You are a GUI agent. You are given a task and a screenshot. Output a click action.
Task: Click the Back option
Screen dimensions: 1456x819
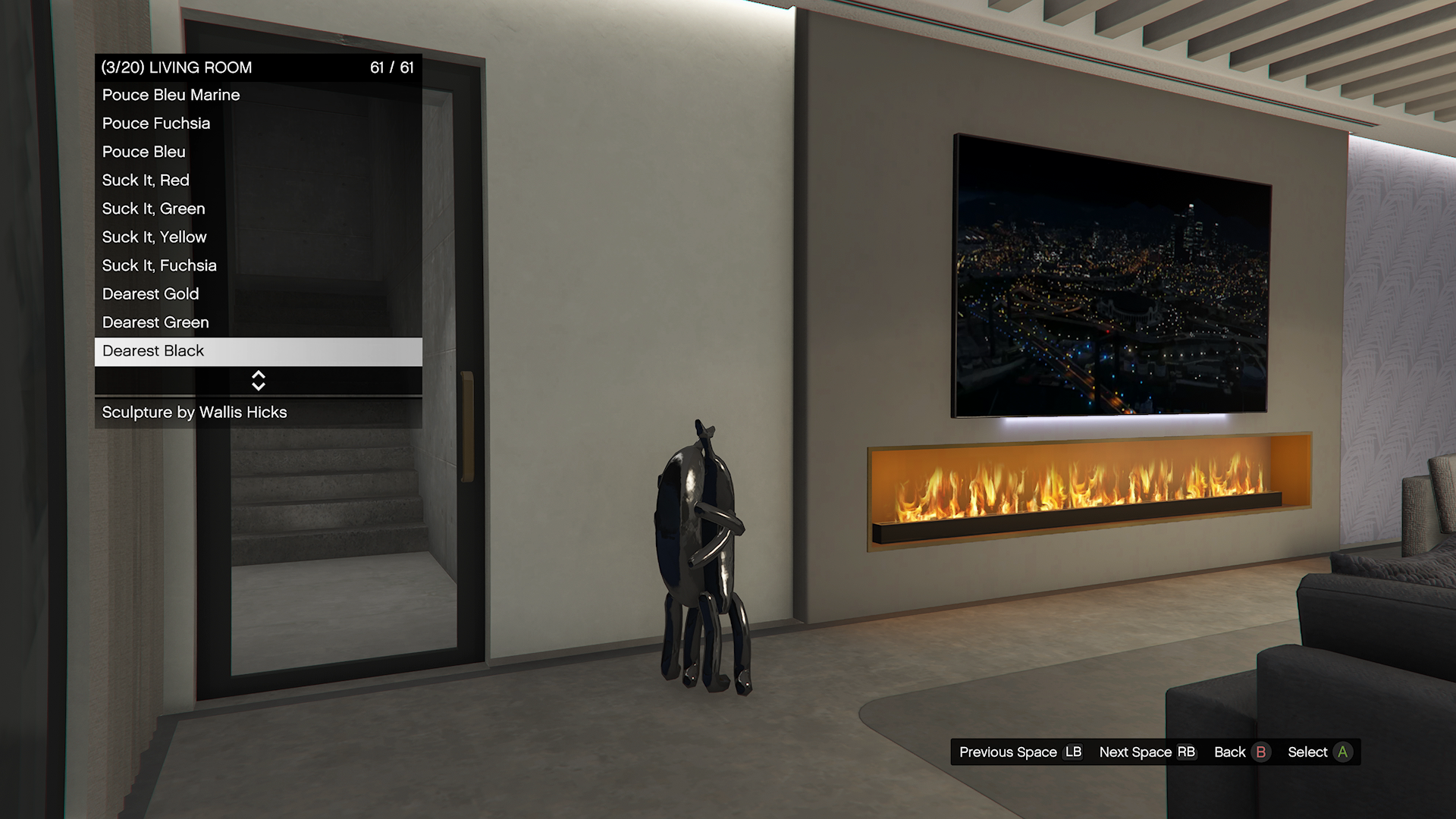(x=1241, y=752)
